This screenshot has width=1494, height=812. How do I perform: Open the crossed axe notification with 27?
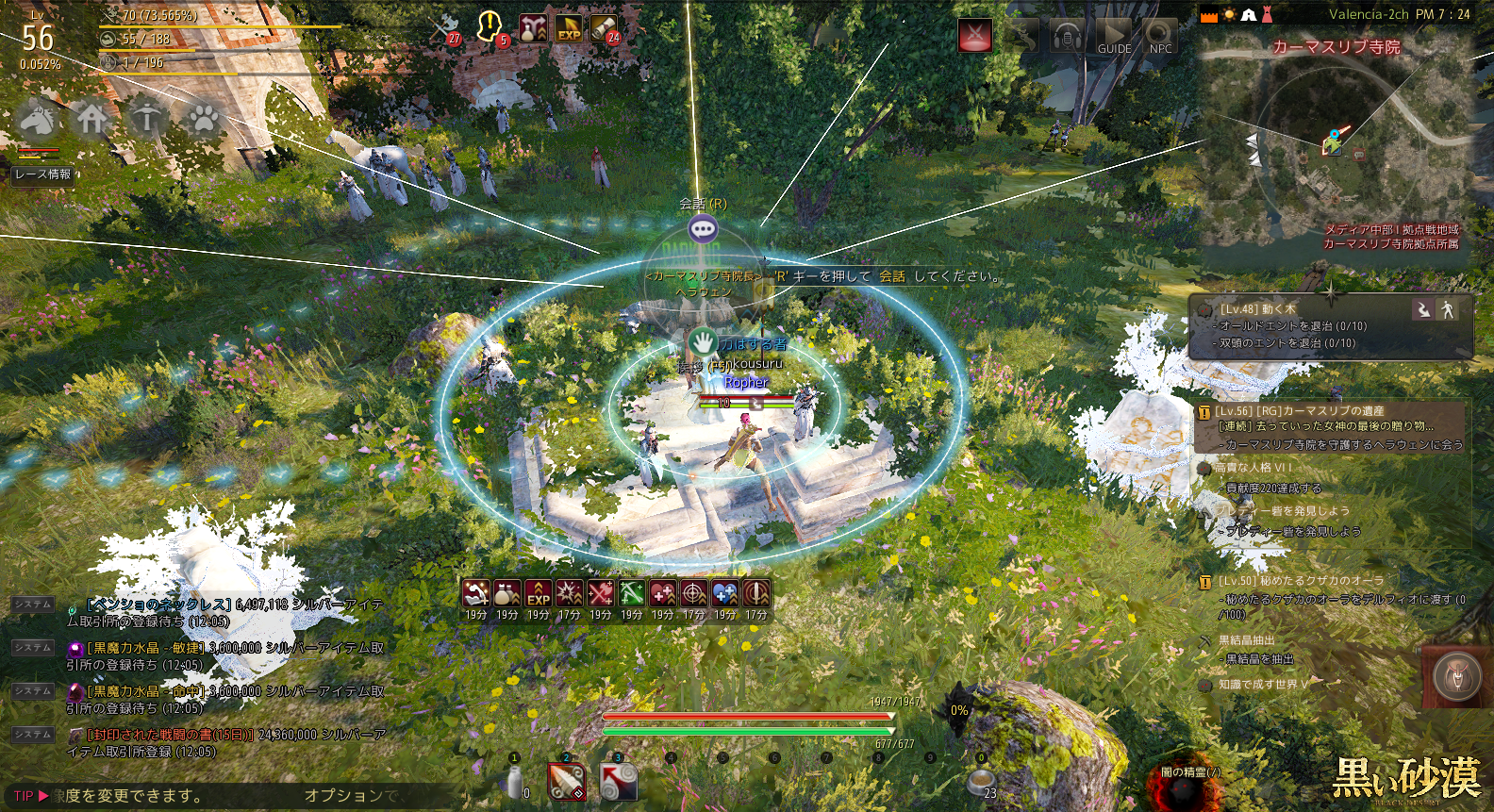click(x=444, y=27)
